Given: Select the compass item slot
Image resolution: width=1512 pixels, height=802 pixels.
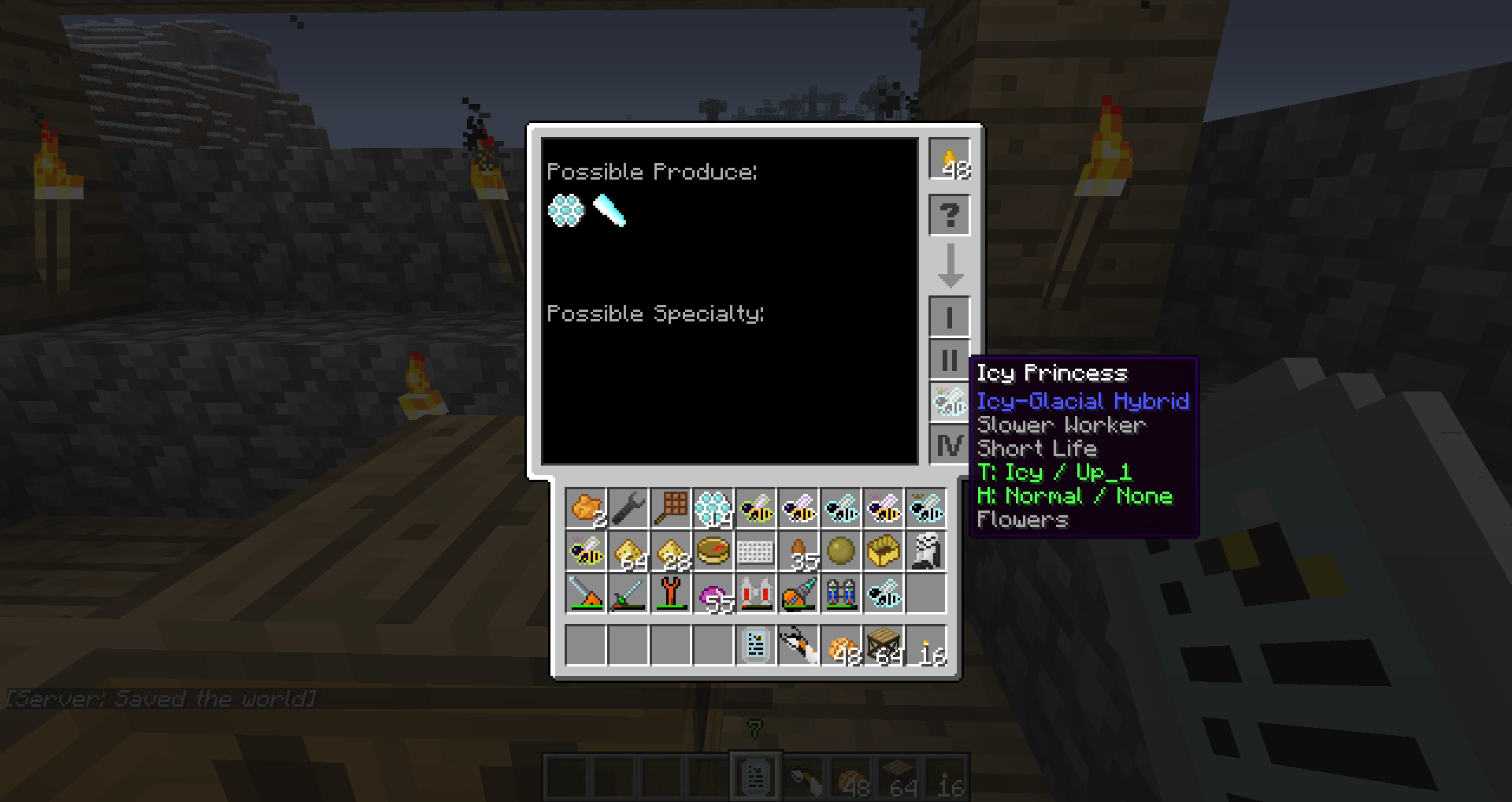Looking at the screenshot, I should (713, 551).
